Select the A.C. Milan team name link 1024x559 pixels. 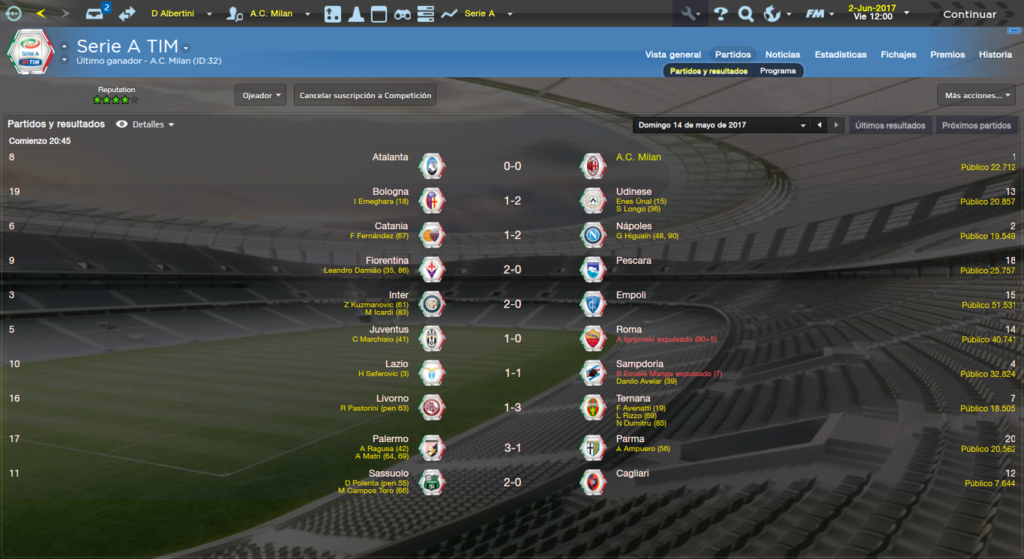point(639,157)
